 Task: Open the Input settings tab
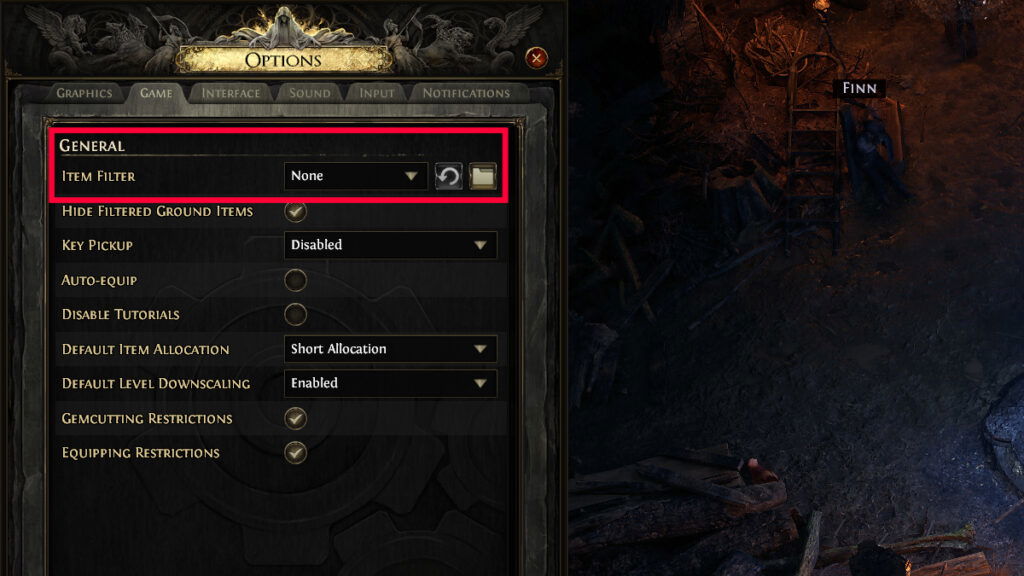[377, 93]
